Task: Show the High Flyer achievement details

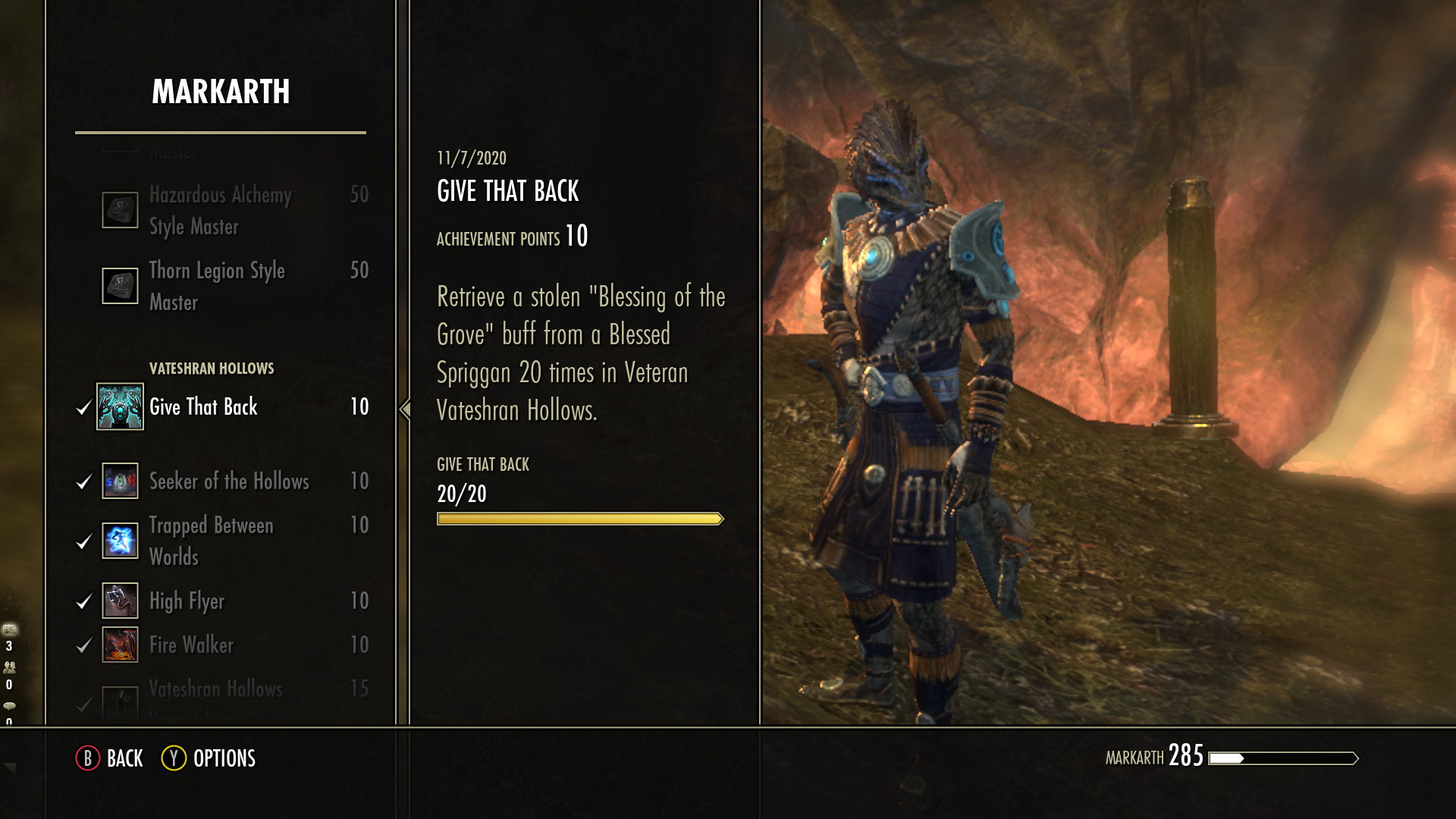Action: [187, 601]
